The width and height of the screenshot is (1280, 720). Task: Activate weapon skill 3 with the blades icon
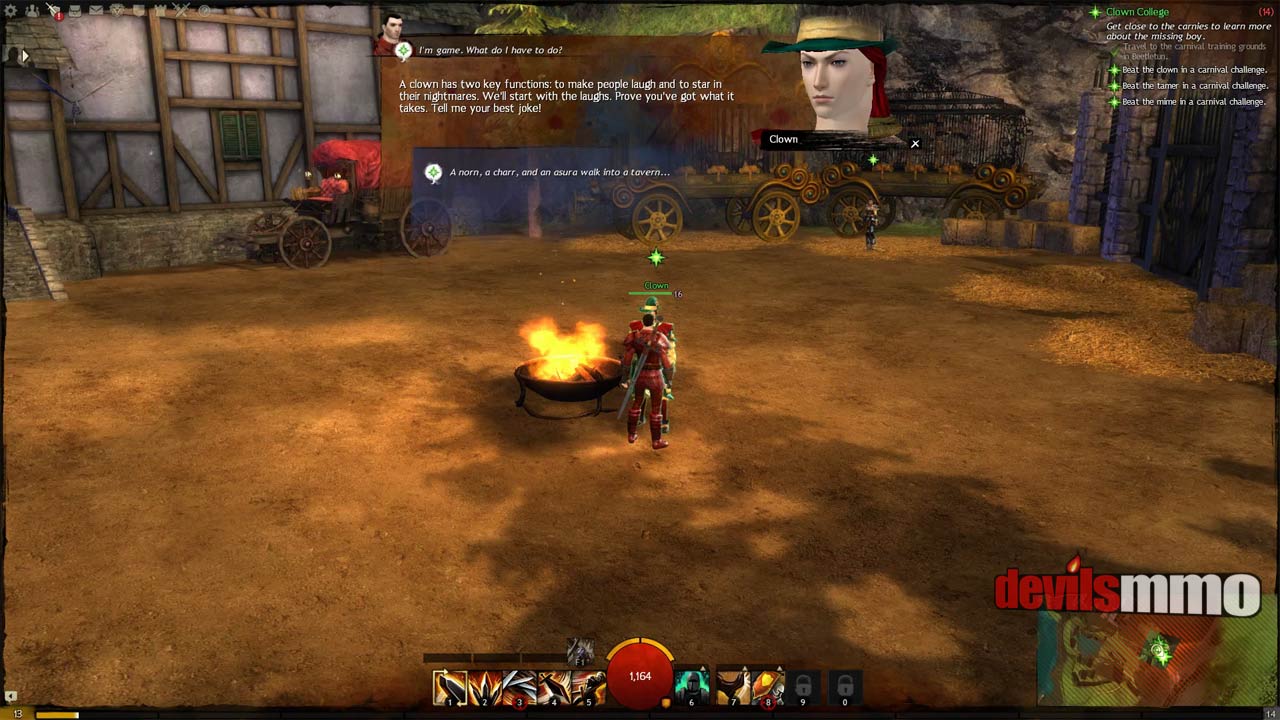pyautogui.click(x=519, y=687)
